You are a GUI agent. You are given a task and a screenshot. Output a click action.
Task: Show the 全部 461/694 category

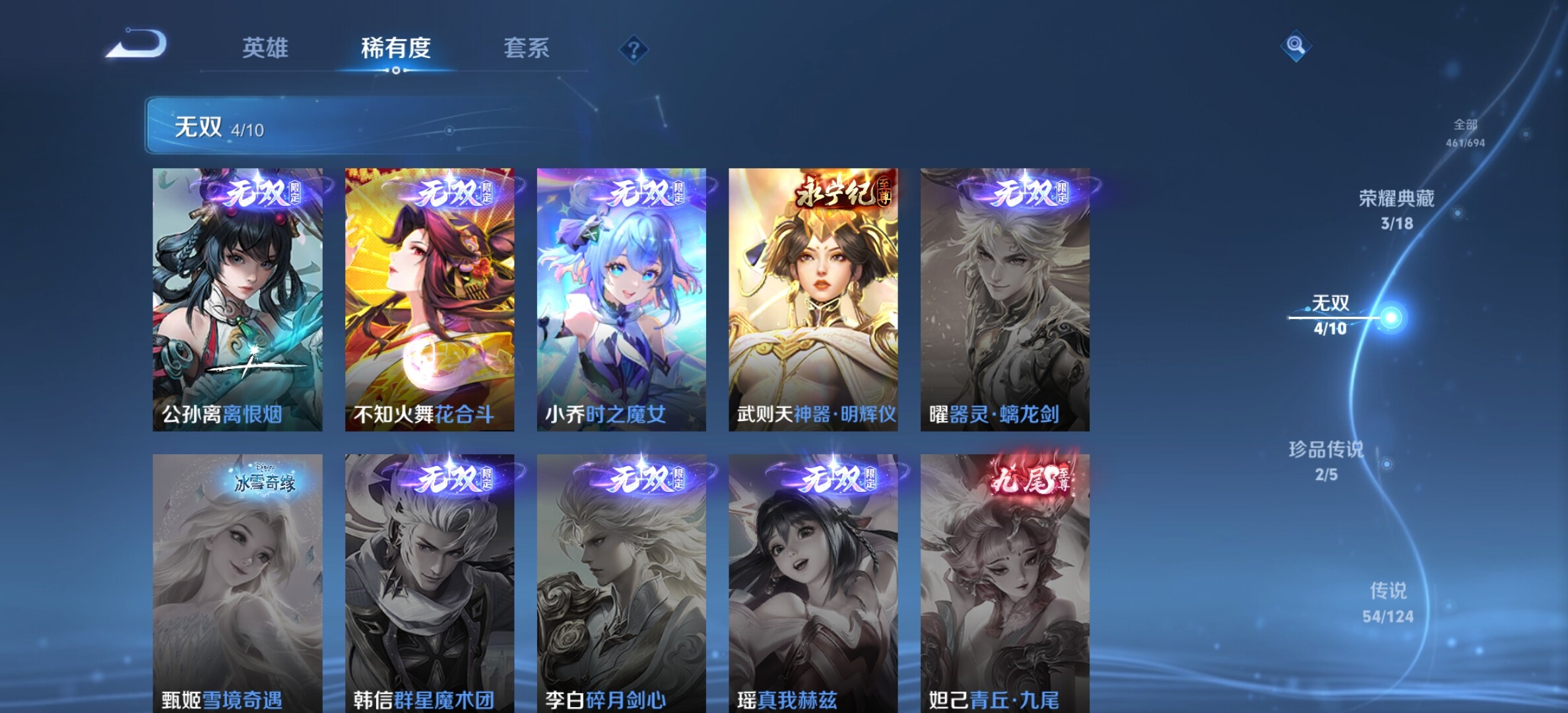pos(1465,133)
